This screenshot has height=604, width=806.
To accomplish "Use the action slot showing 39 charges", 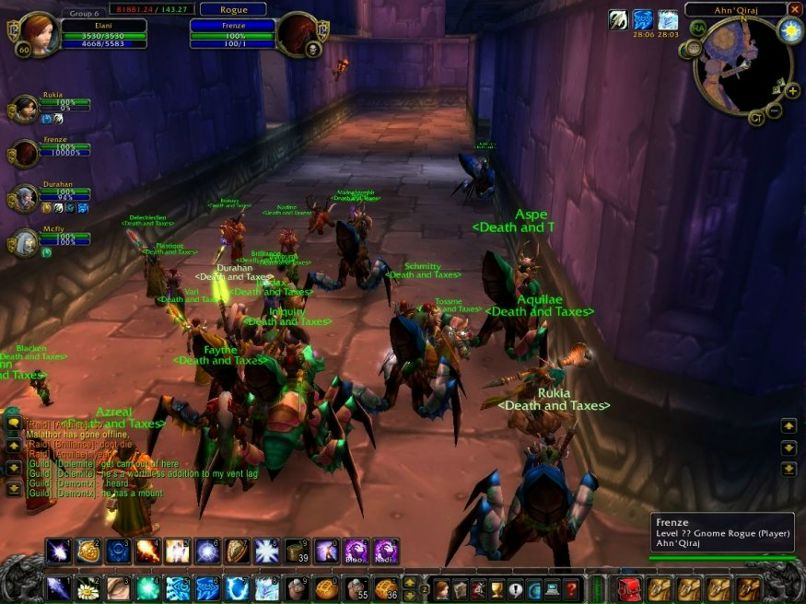I will 297,551.
